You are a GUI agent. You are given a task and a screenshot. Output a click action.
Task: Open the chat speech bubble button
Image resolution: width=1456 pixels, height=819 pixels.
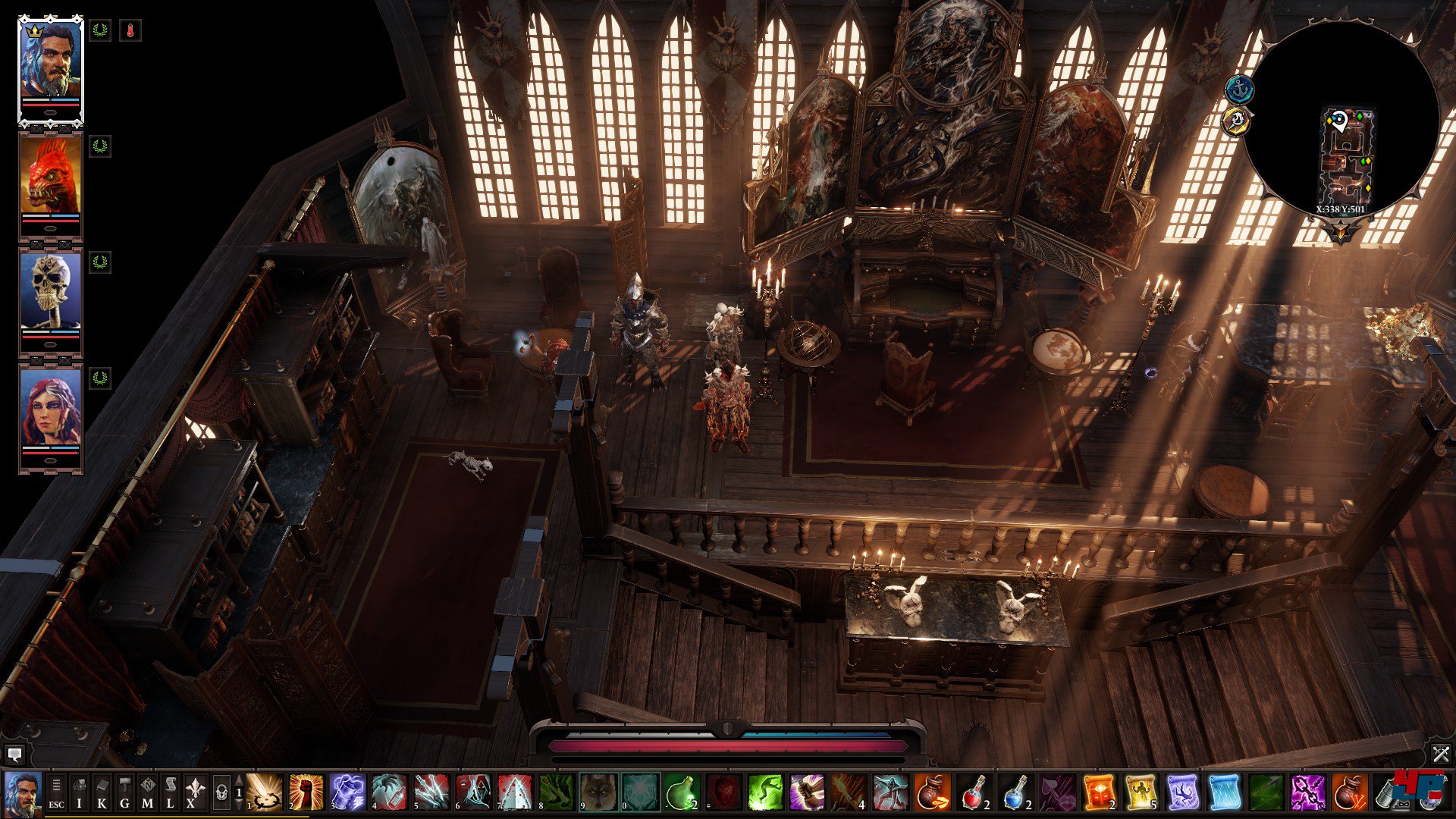click(x=14, y=755)
